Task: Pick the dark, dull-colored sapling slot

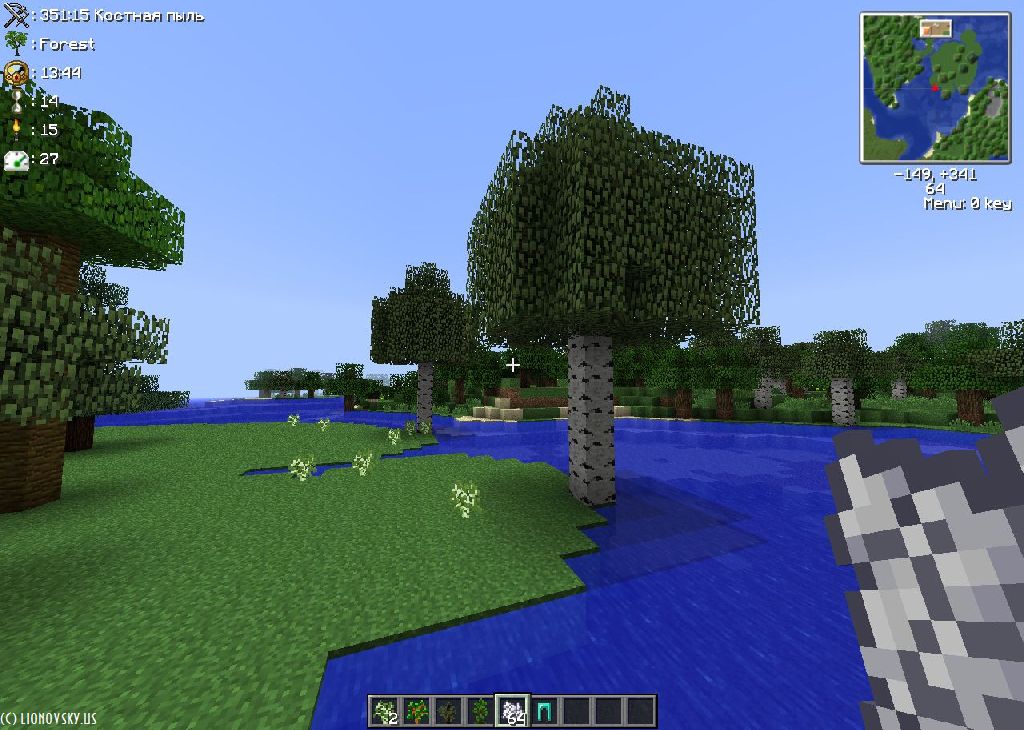Action: coord(449,711)
